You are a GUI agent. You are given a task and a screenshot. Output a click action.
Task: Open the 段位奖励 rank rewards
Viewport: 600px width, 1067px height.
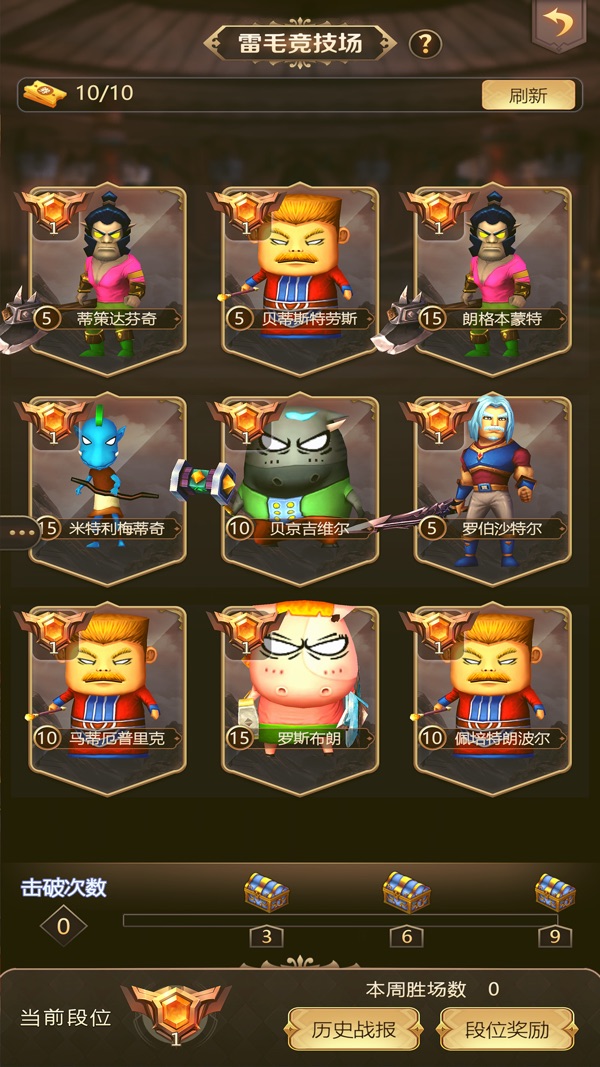click(507, 1029)
